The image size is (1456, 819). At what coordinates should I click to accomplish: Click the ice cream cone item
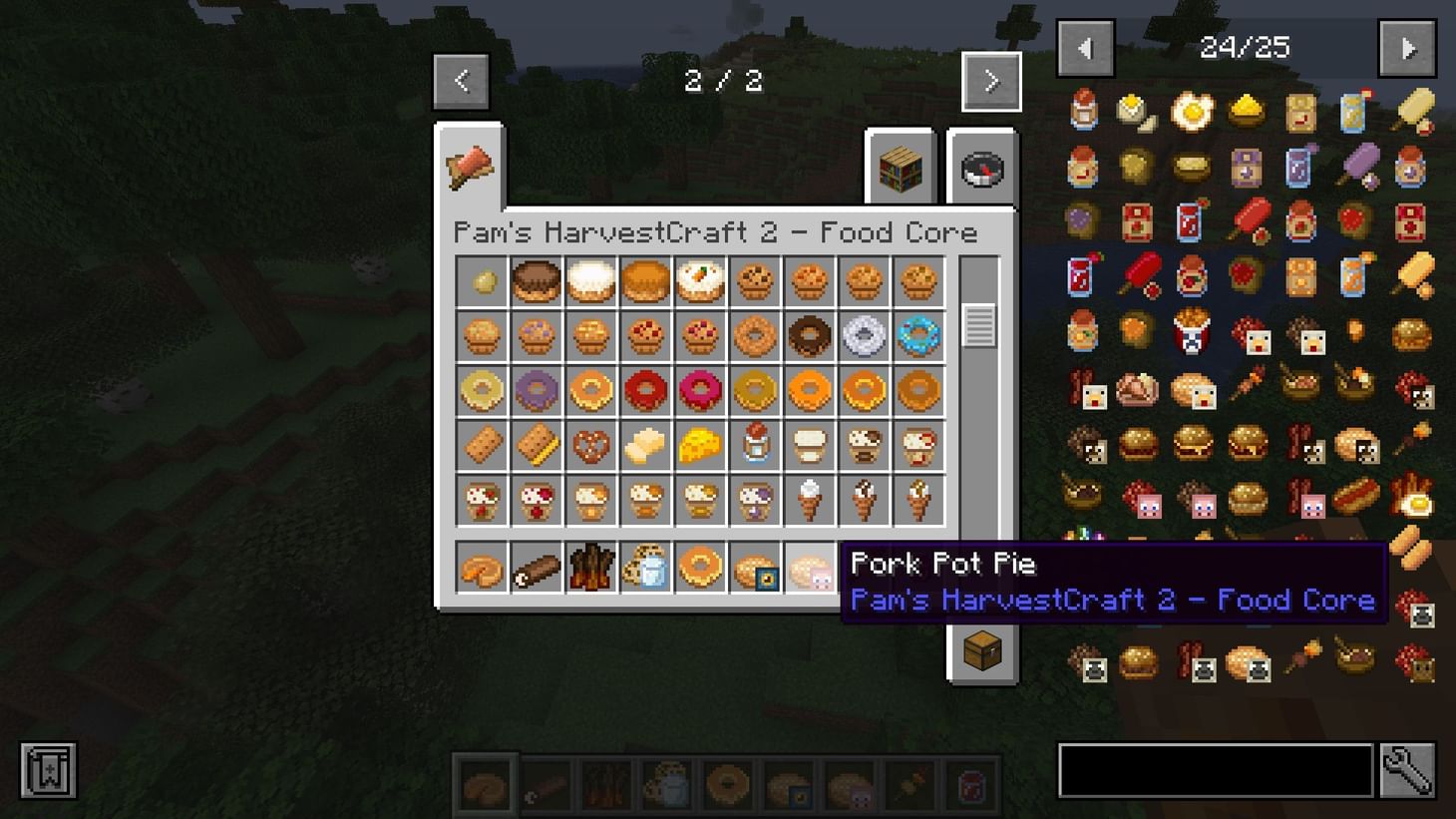click(809, 500)
